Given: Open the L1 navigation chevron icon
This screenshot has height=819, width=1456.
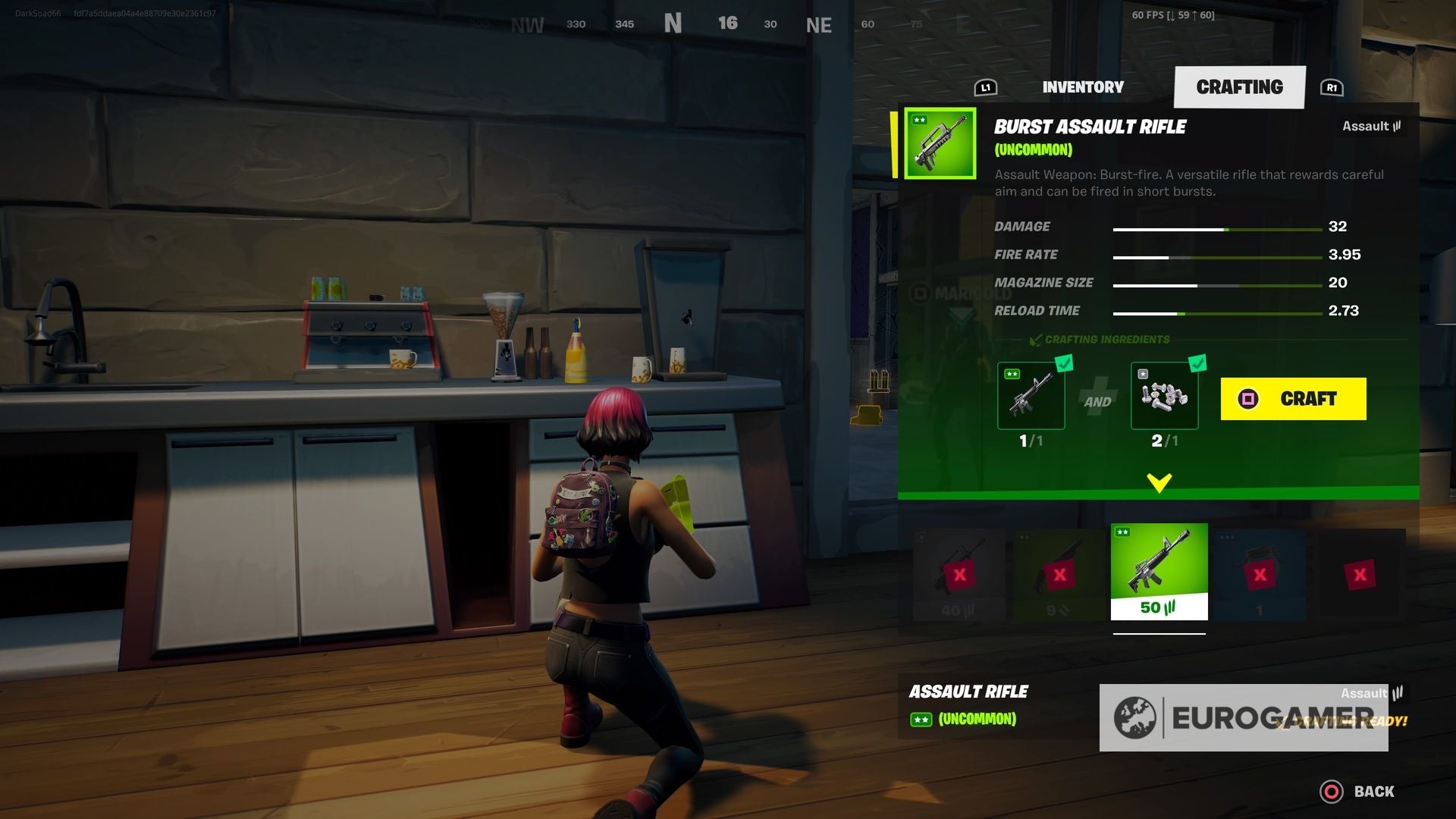Looking at the screenshot, I should point(986,87).
